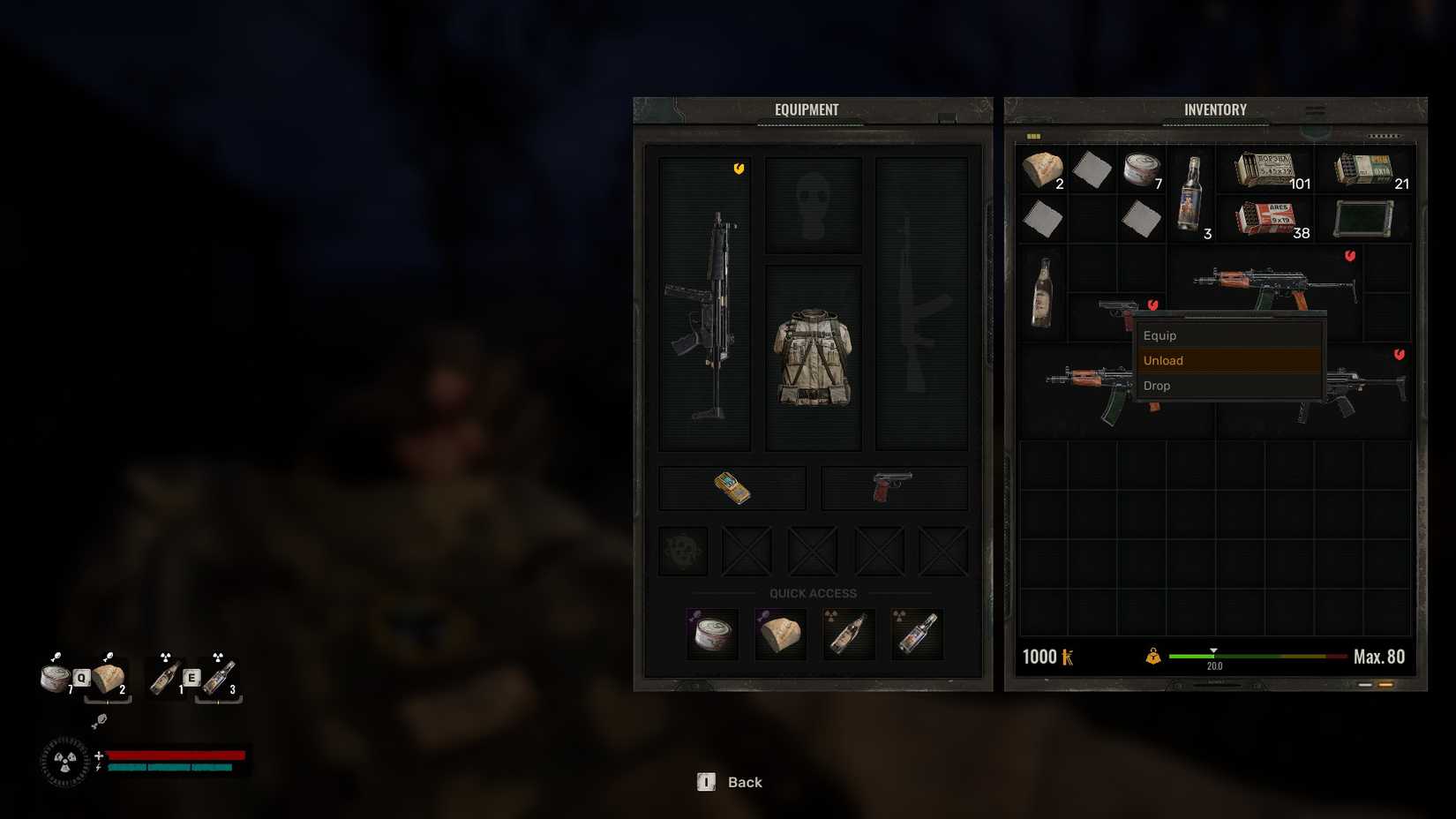Choose Unload from the context menu
1456x819 pixels.
(1163, 360)
